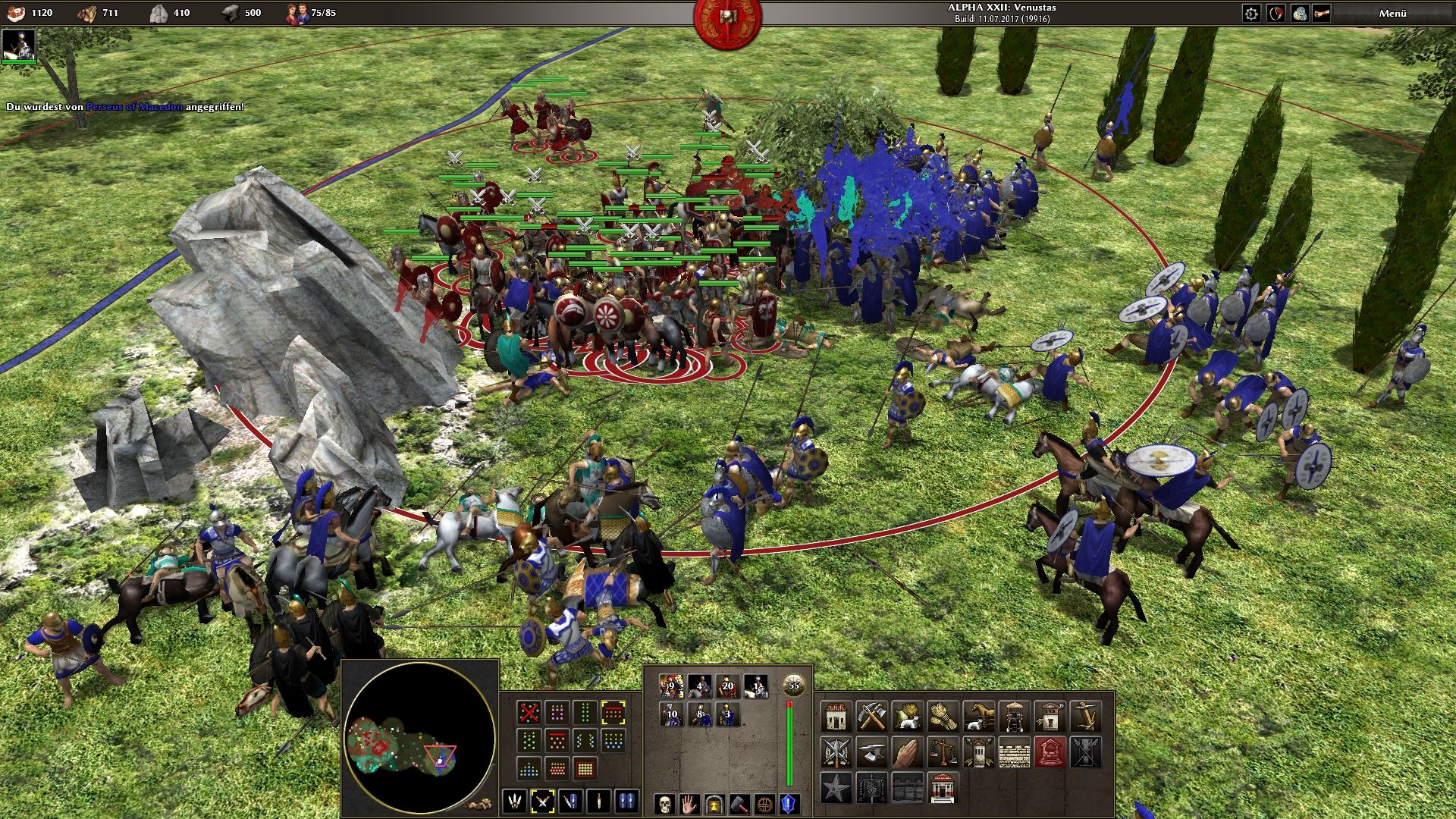Disband formation with the red X
Image resolution: width=1456 pixels, height=819 pixels.
coord(529,712)
